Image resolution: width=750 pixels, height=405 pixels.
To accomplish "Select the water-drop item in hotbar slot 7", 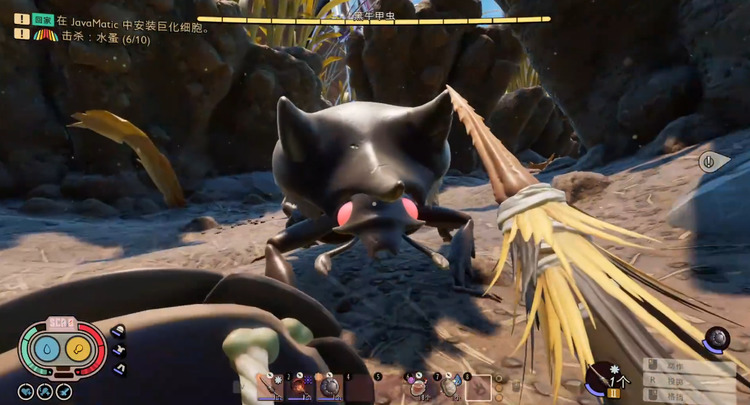I will (x=448, y=386).
